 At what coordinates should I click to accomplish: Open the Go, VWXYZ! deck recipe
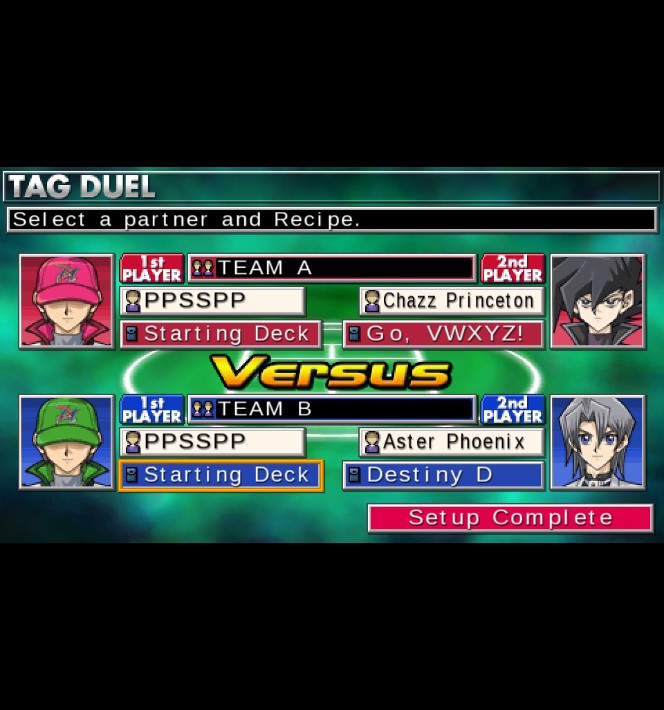coord(443,334)
